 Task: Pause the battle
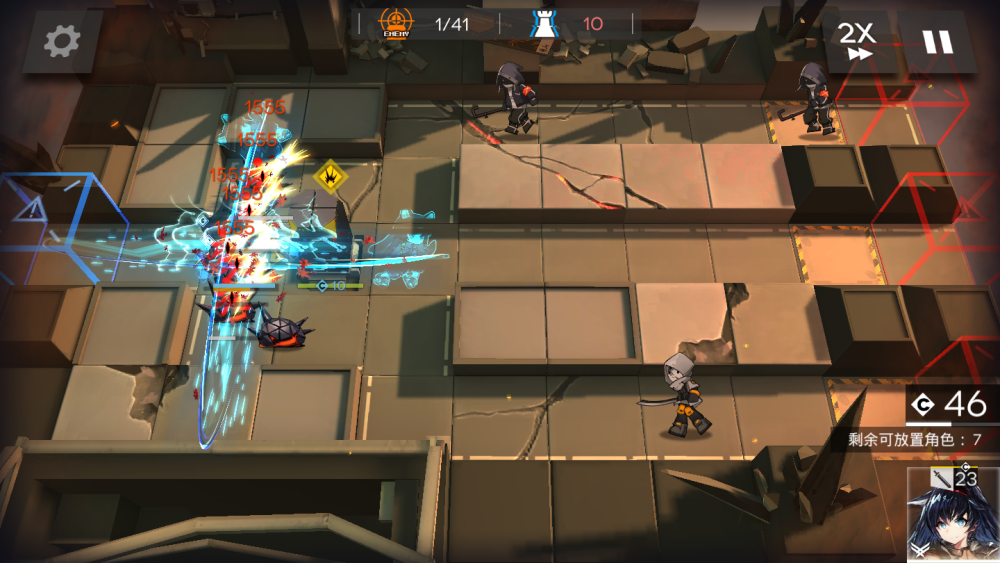pyautogui.click(x=937, y=42)
